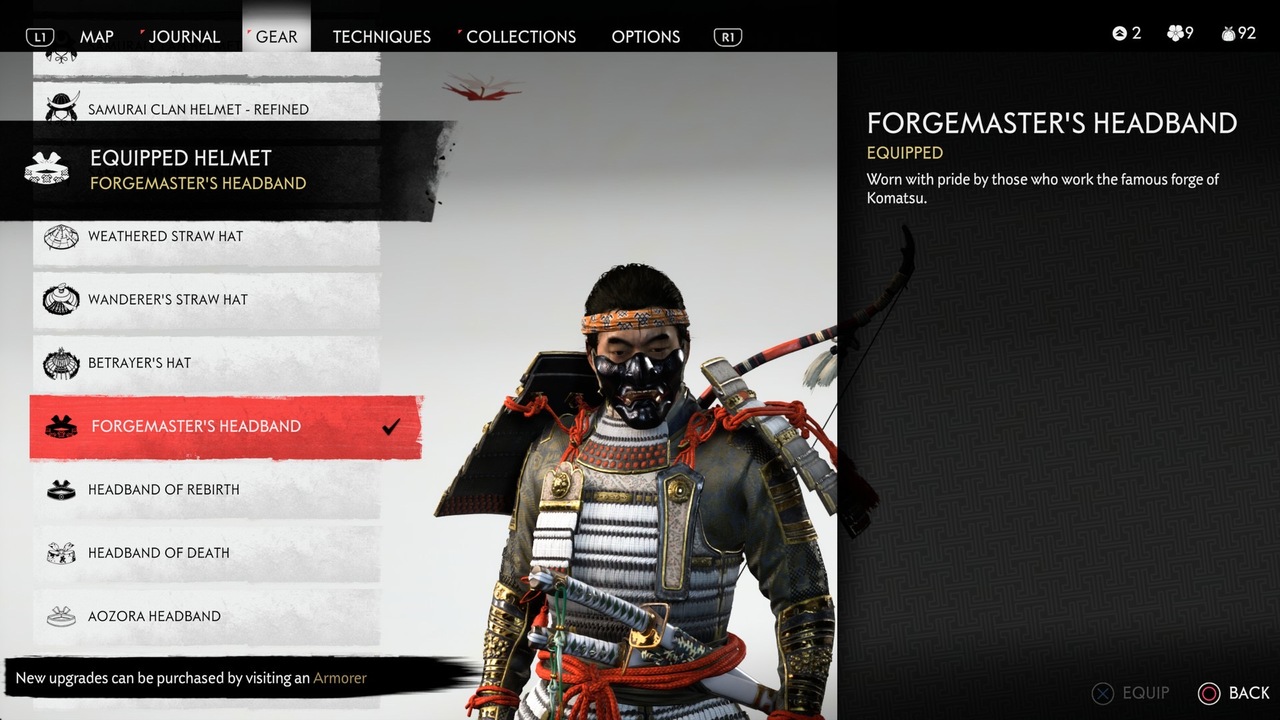
Task: Switch to the TECHNIQUES tab
Action: (381, 36)
